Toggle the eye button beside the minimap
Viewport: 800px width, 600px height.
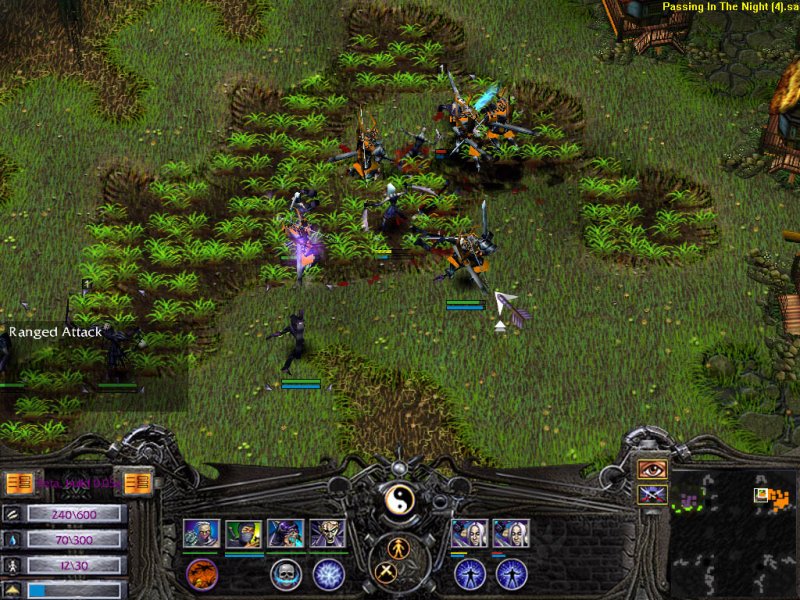click(652, 469)
